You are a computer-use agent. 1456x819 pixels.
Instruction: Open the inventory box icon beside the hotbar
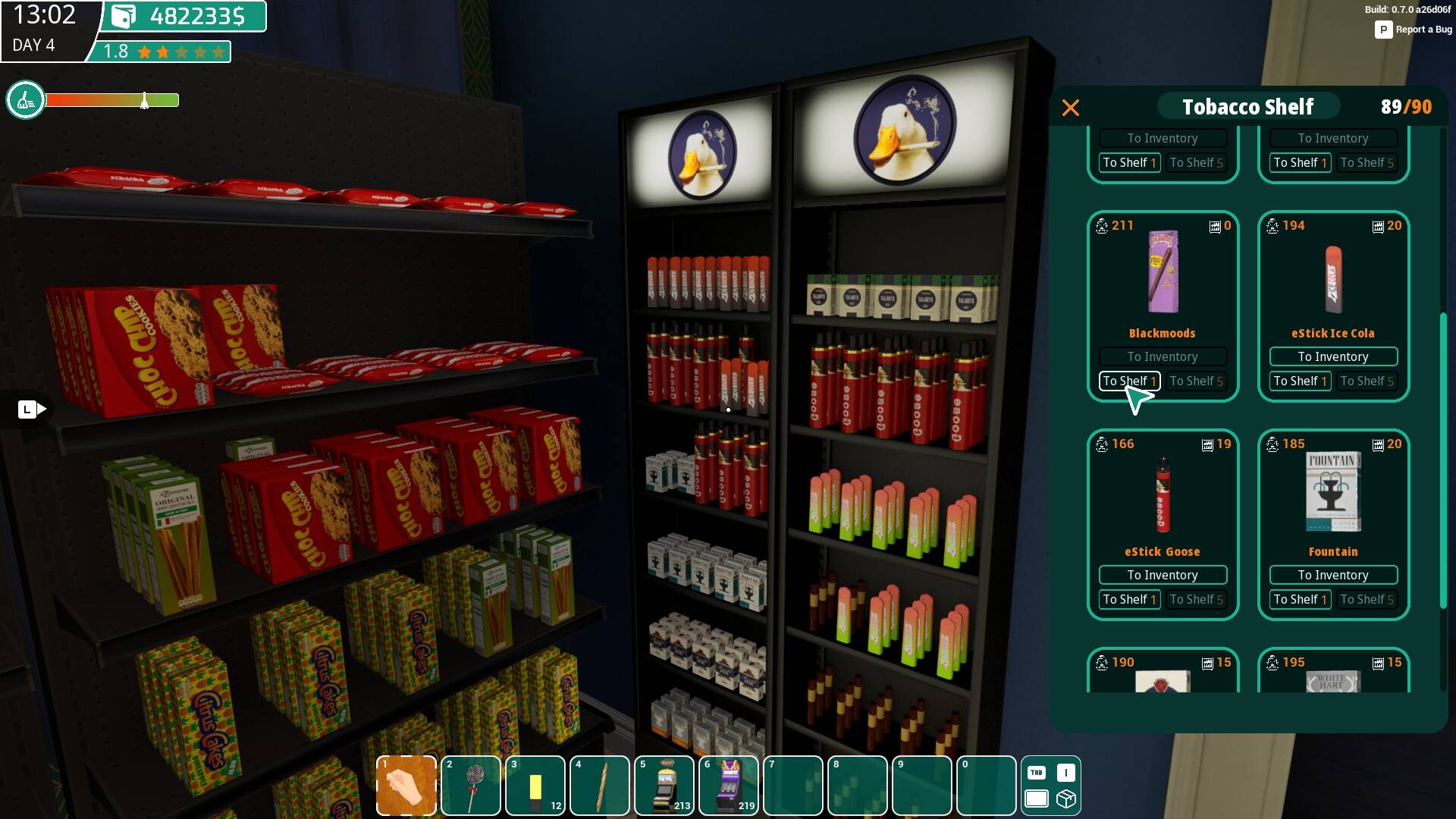1066,799
